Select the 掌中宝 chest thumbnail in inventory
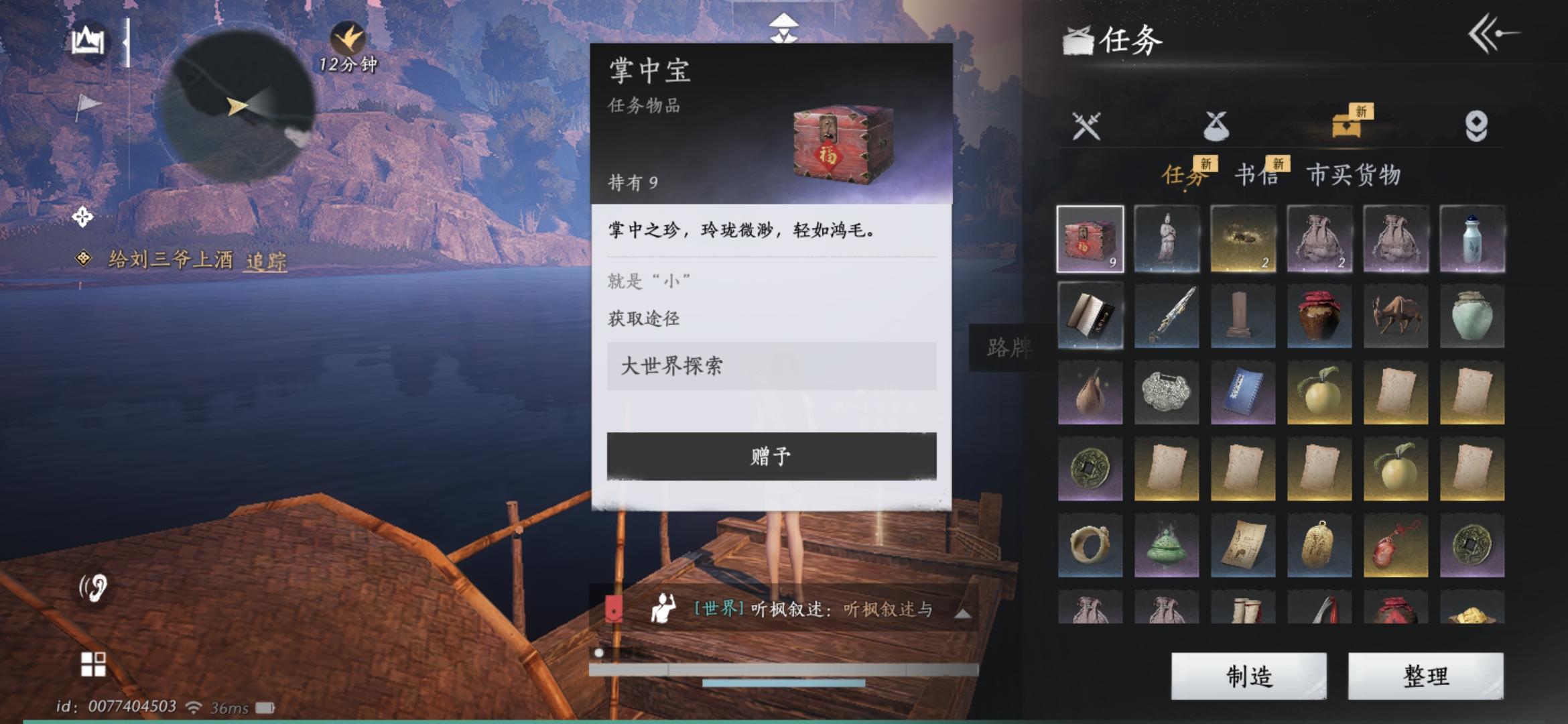1568x724 pixels. [x=1090, y=238]
